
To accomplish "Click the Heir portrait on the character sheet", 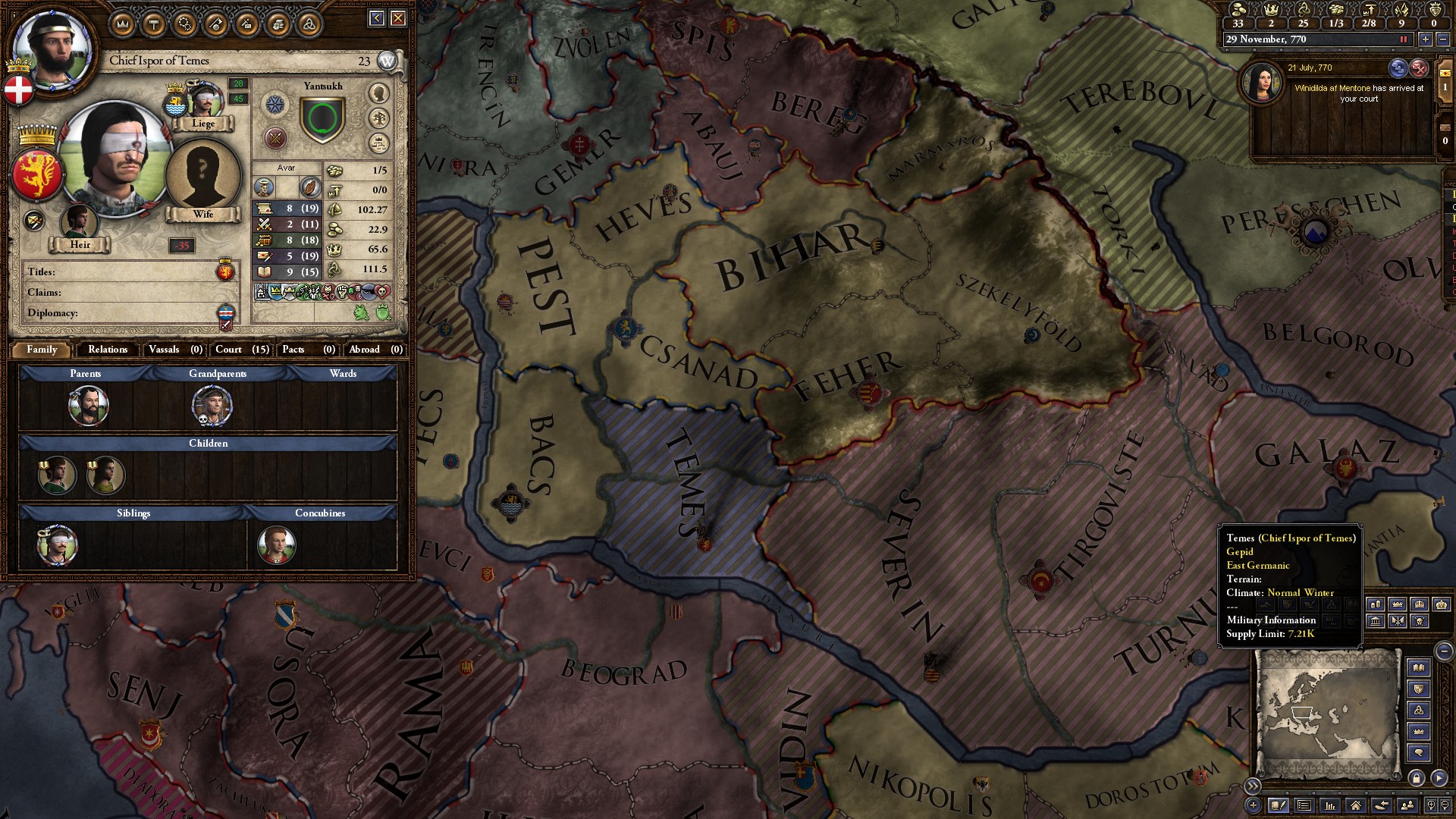I will coord(80,222).
